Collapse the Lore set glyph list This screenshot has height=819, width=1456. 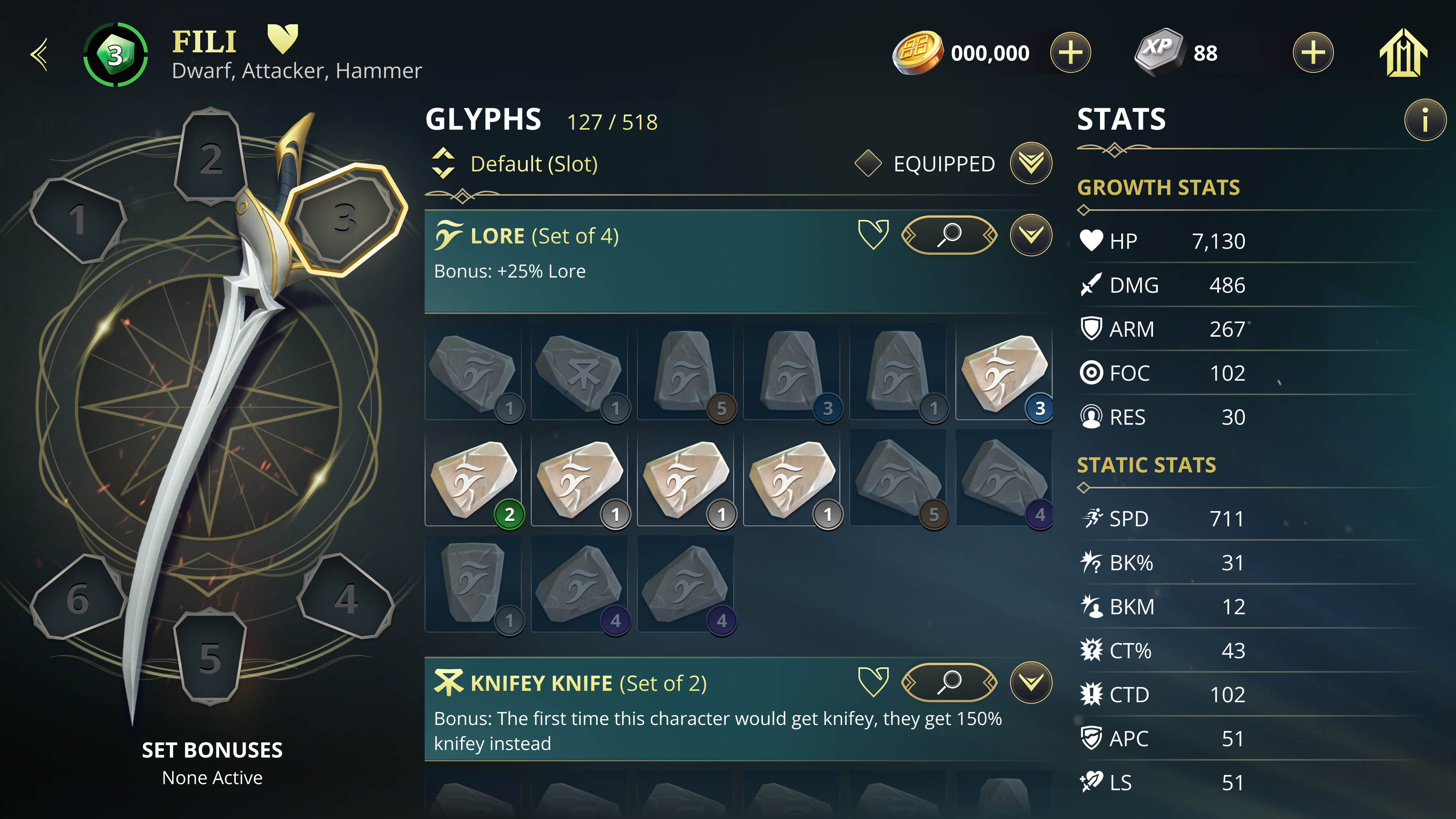coord(1031,236)
